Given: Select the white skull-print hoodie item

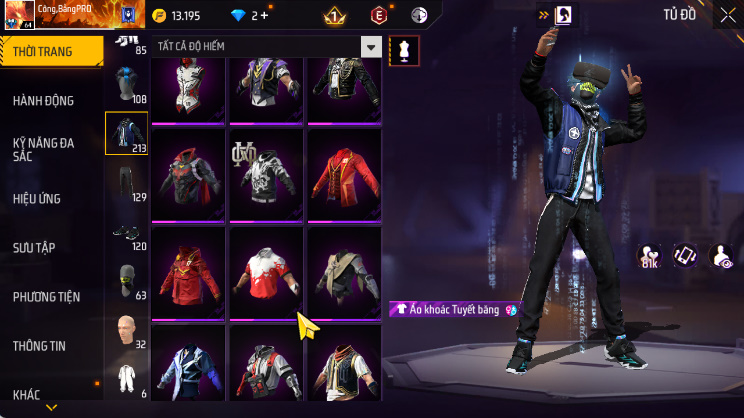Looking at the screenshot, I should [265, 175].
